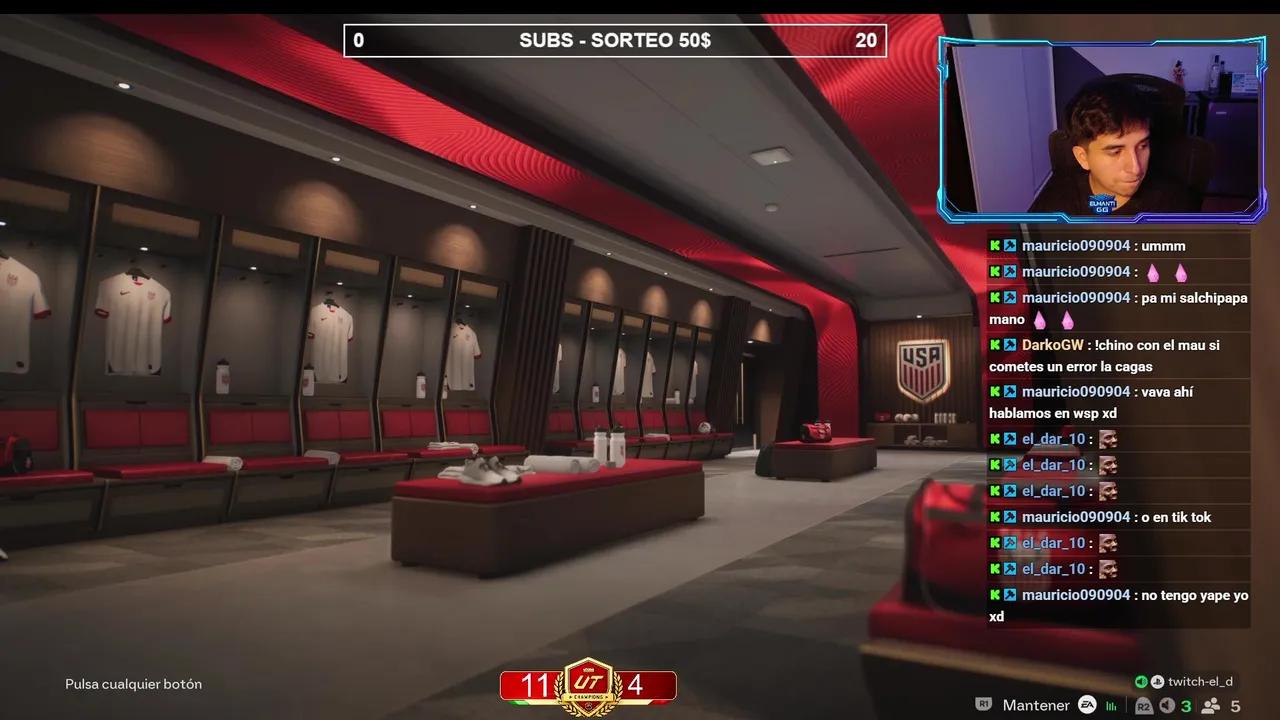Click the R2 button prompt icon
This screenshot has width=1280, height=720.
click(1143, 705)
